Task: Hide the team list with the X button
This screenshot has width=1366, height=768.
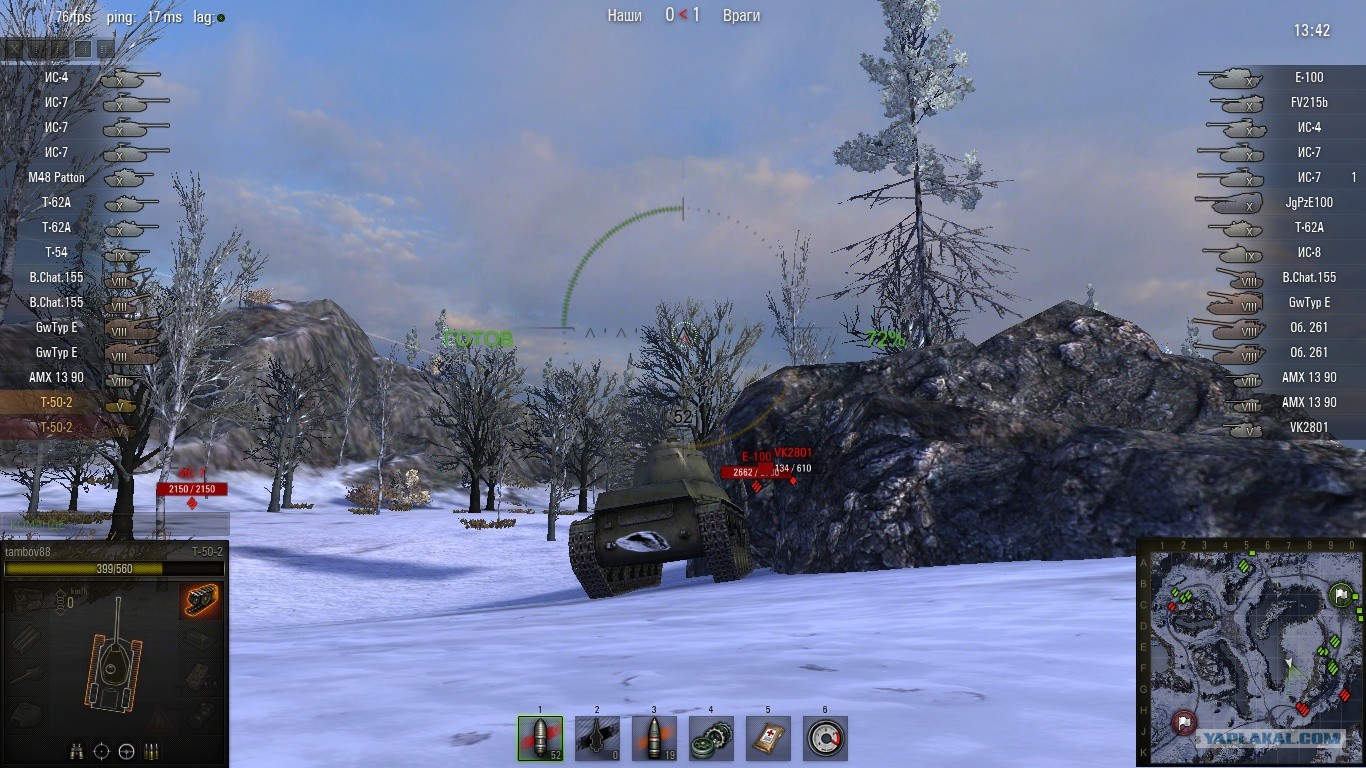Action: click(x=14, y=48)
